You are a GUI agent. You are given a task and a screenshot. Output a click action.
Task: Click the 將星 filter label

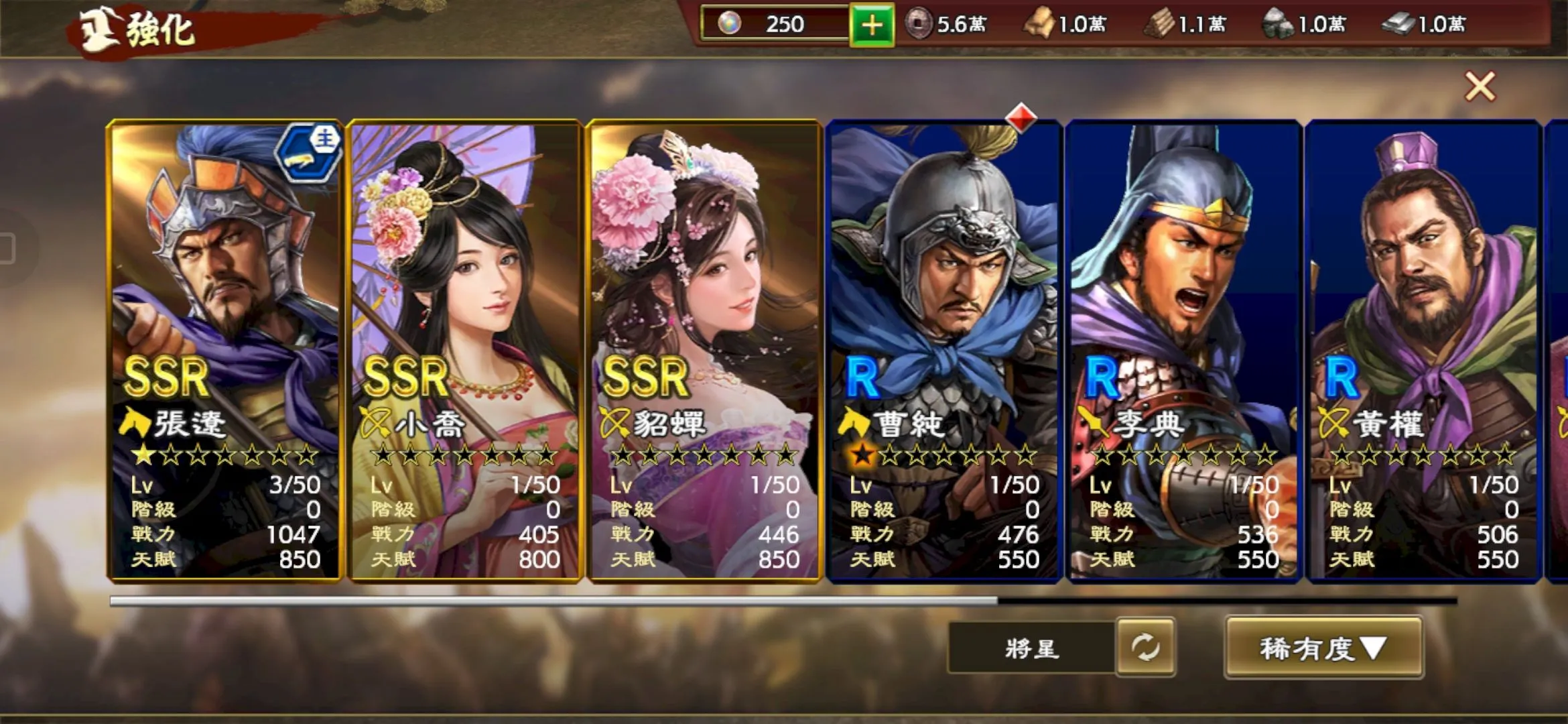coord(1032,648)
